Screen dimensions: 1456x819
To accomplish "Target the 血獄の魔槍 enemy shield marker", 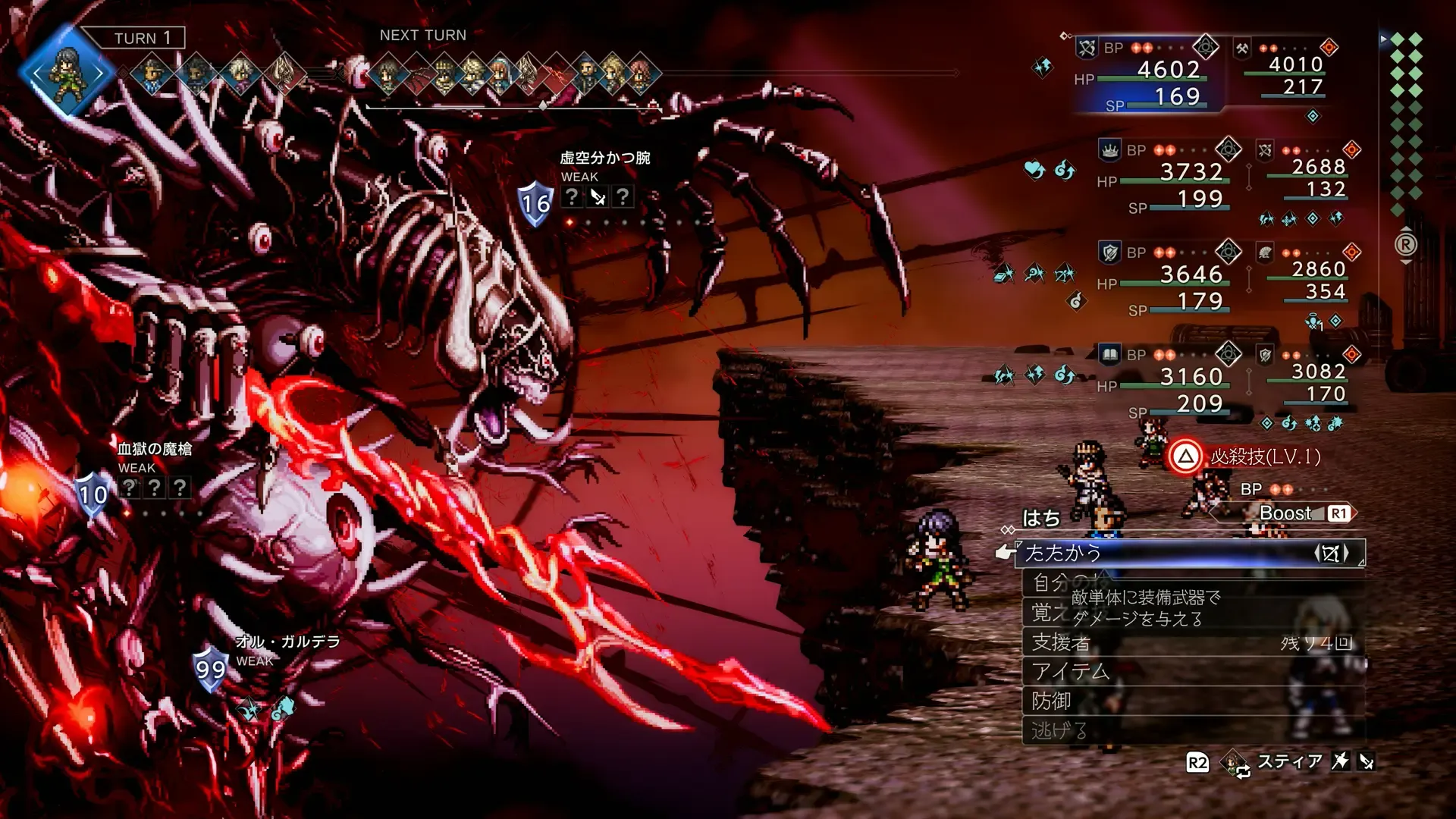I will click(93, 494).
